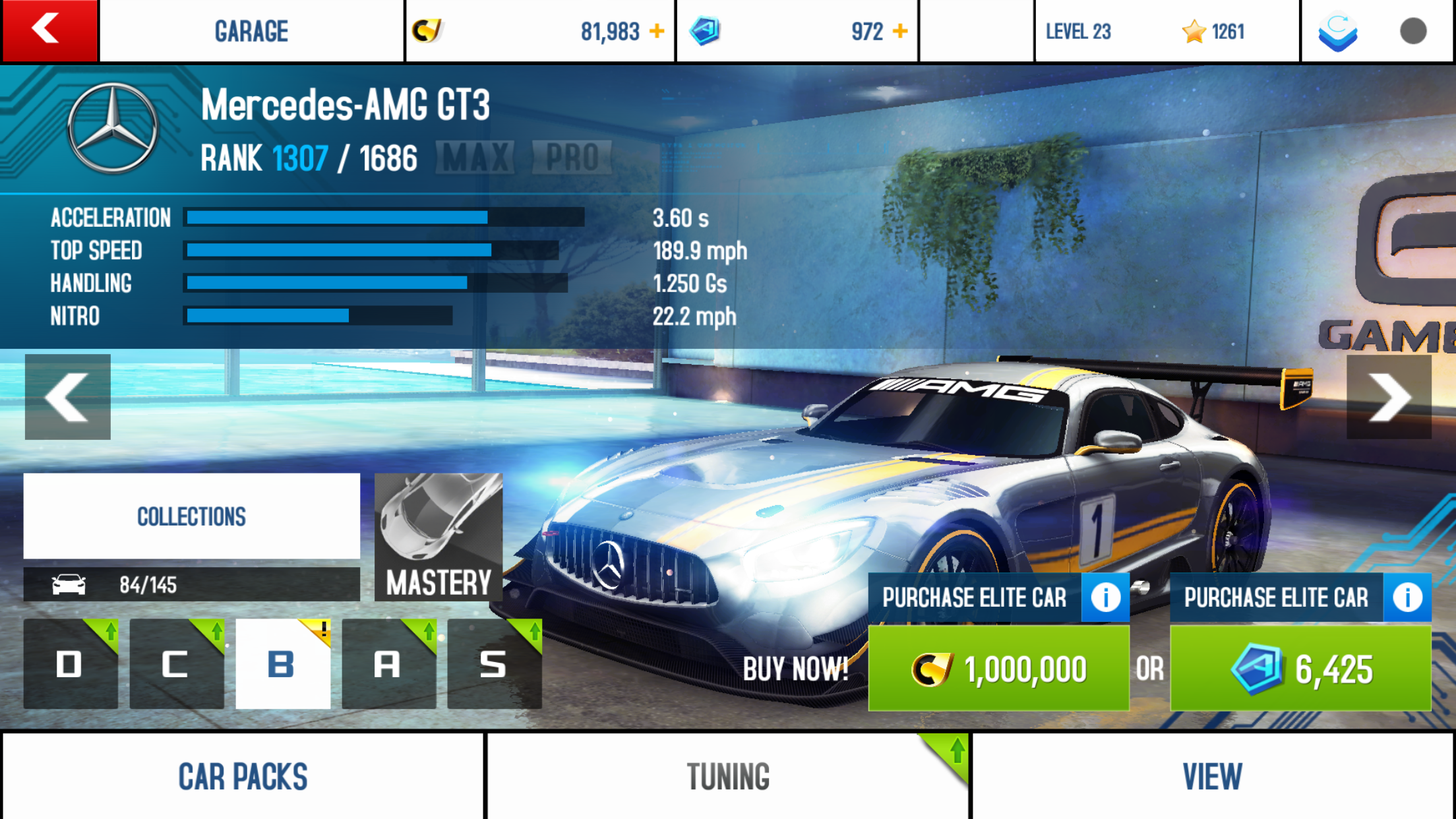Show info for the token elite purchase

pos(1407,597)
